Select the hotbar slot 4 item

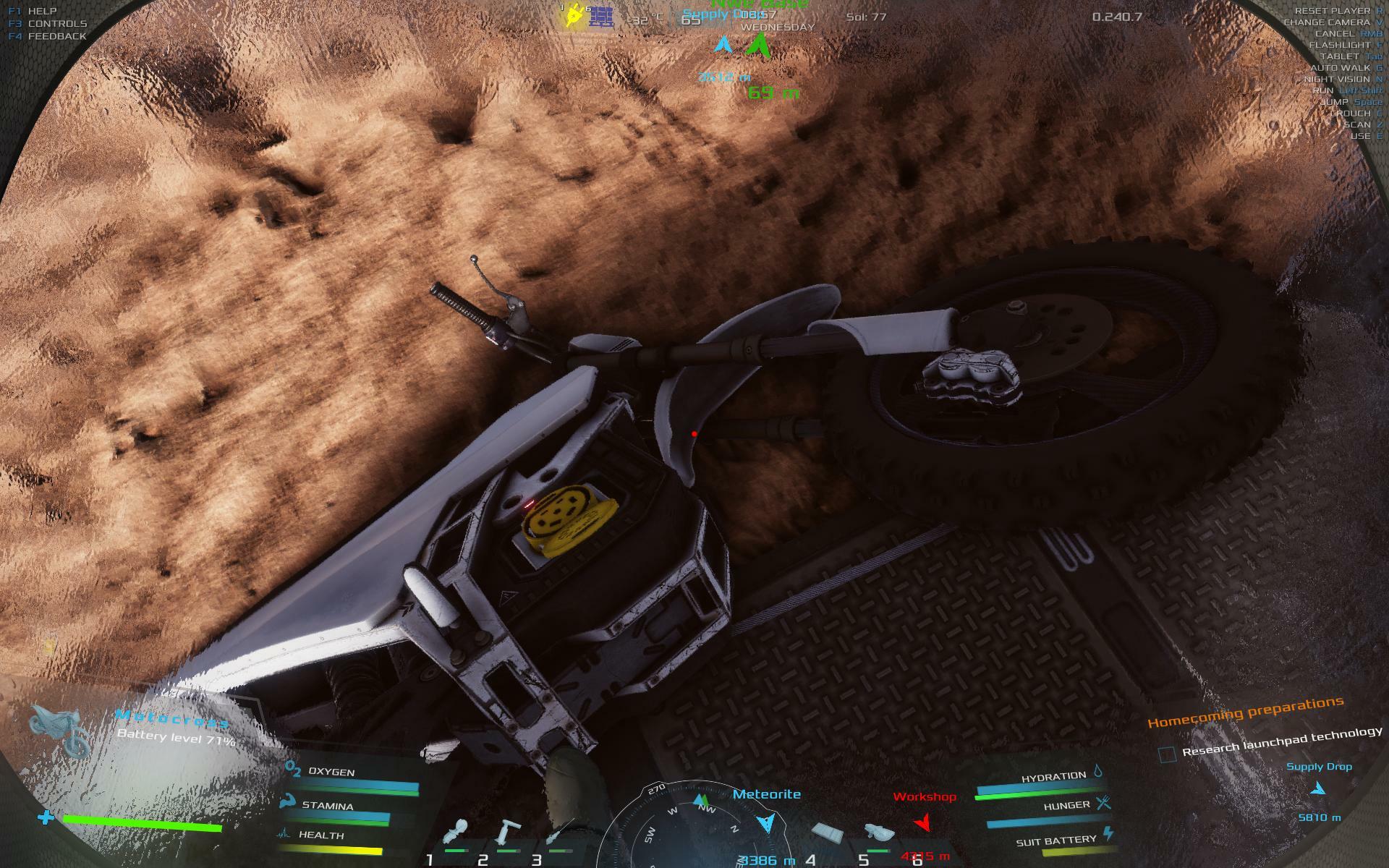[x=828, y=834]
